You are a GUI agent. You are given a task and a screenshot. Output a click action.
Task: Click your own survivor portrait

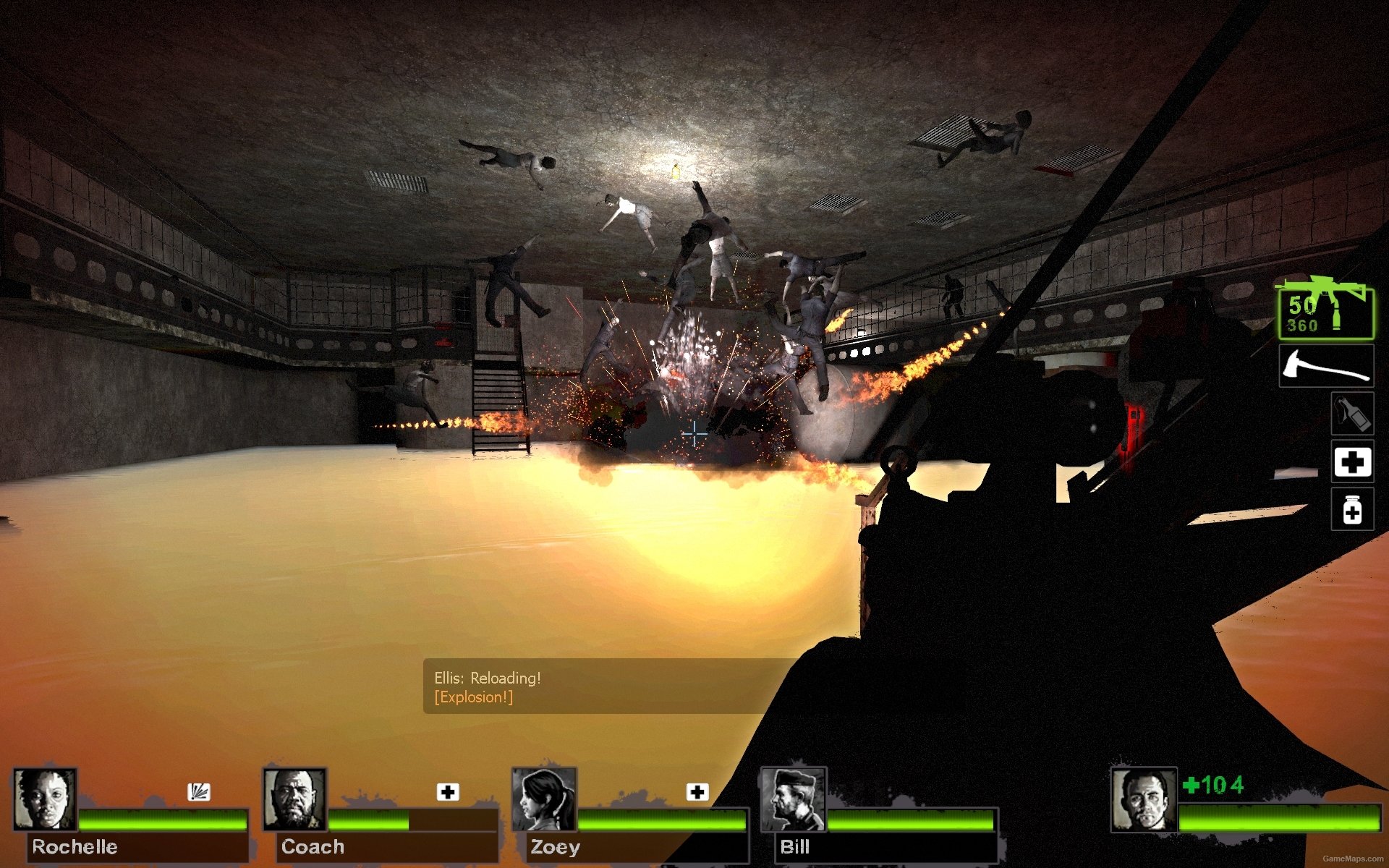point(1144,799)
